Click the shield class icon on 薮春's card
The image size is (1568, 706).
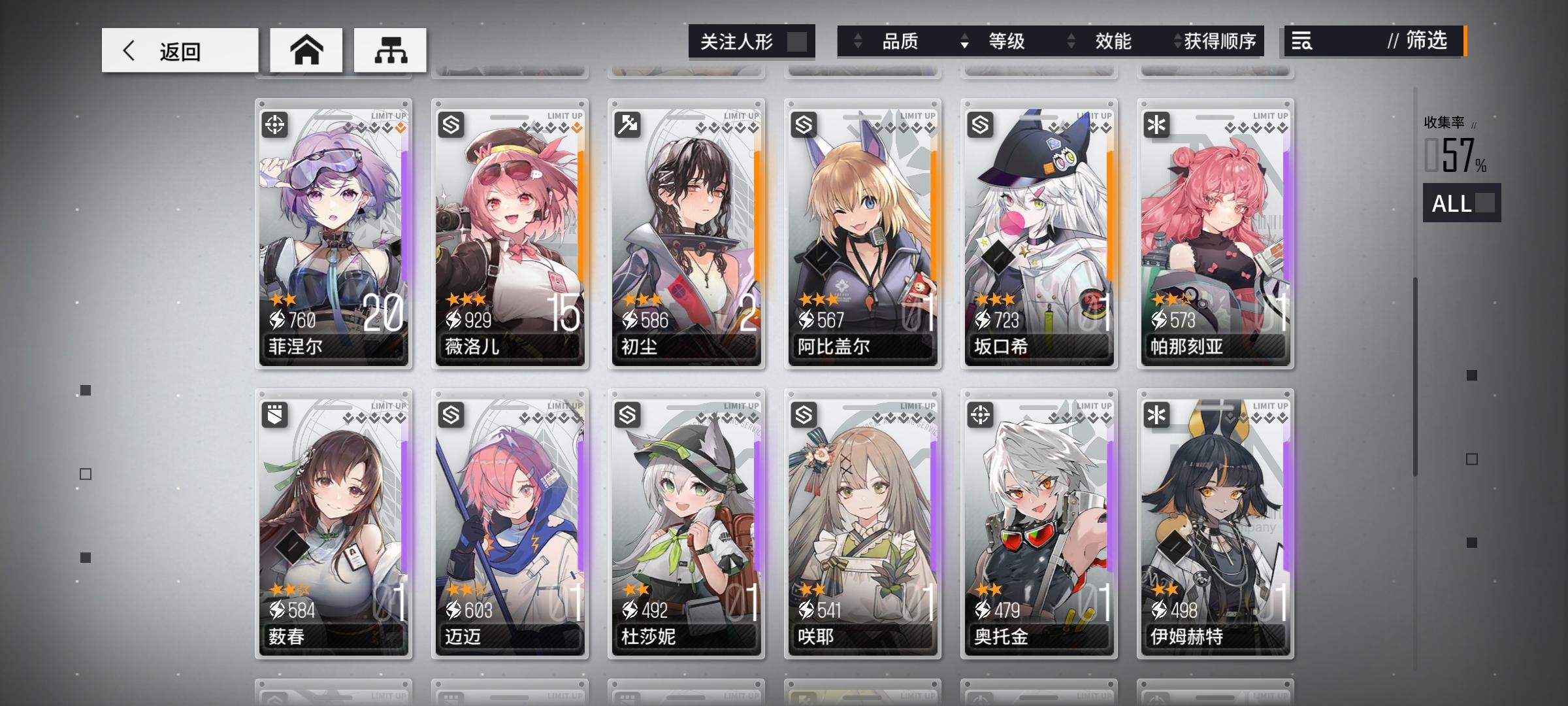(275, 414)
